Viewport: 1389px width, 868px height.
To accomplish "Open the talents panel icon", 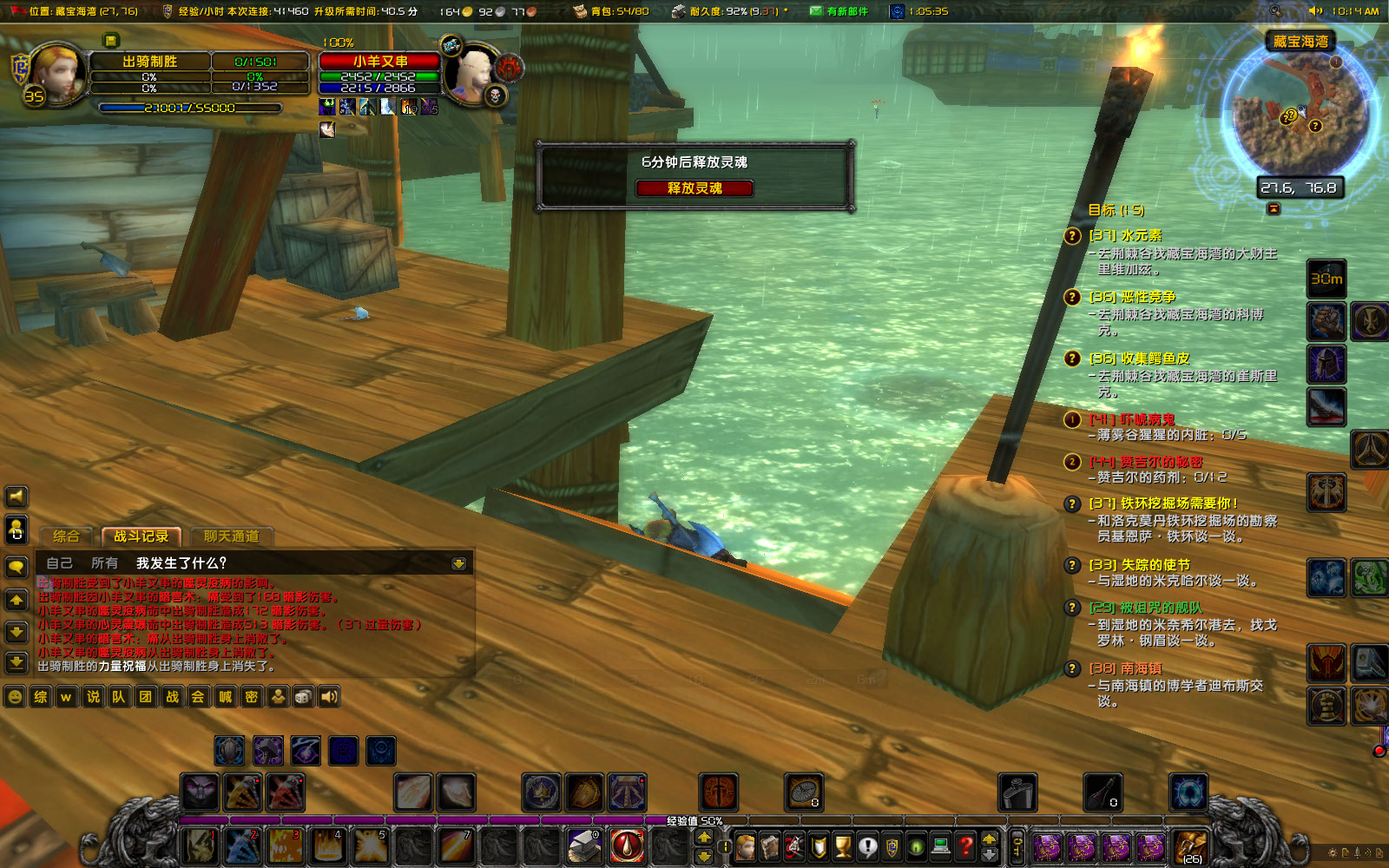I will click(x=794, y=848).
